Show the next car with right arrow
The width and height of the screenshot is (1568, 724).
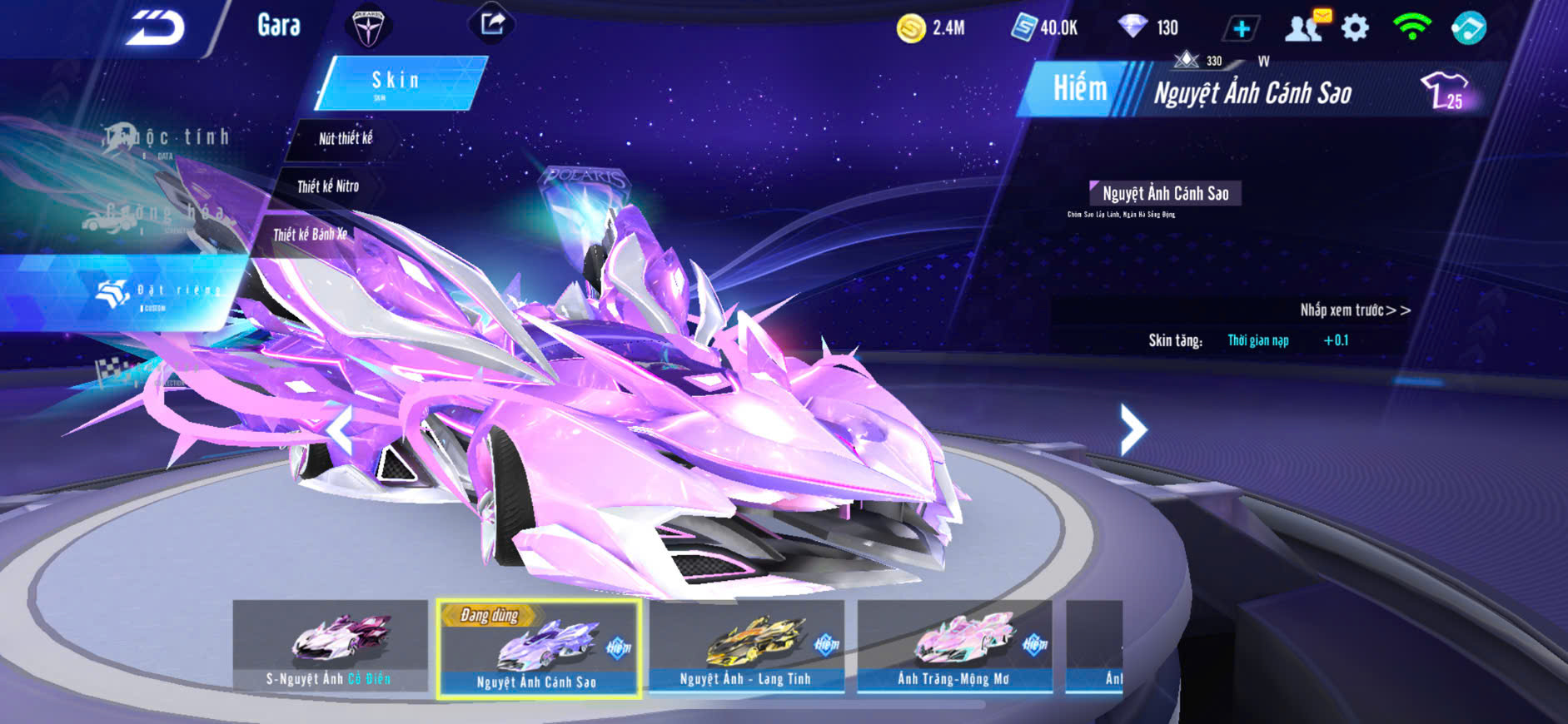pyautogui.click(x=1132, y=429)
